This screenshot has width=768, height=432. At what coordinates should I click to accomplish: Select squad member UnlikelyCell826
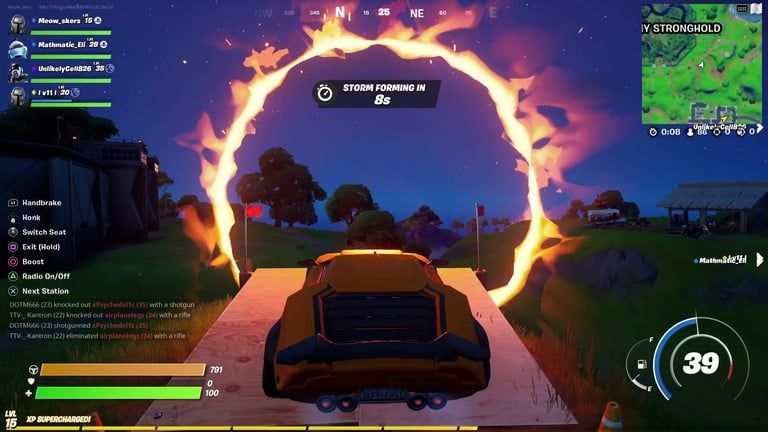coord(67,69)
